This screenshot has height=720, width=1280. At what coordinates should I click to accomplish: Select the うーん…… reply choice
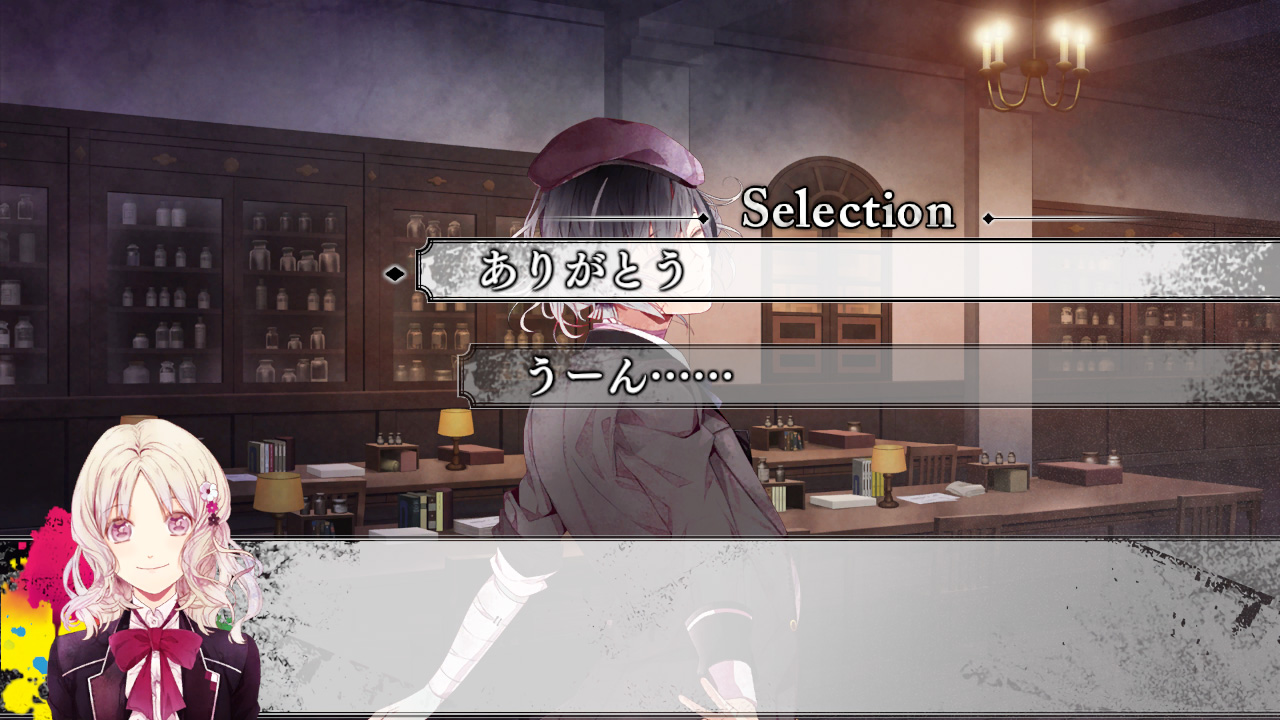630,377
